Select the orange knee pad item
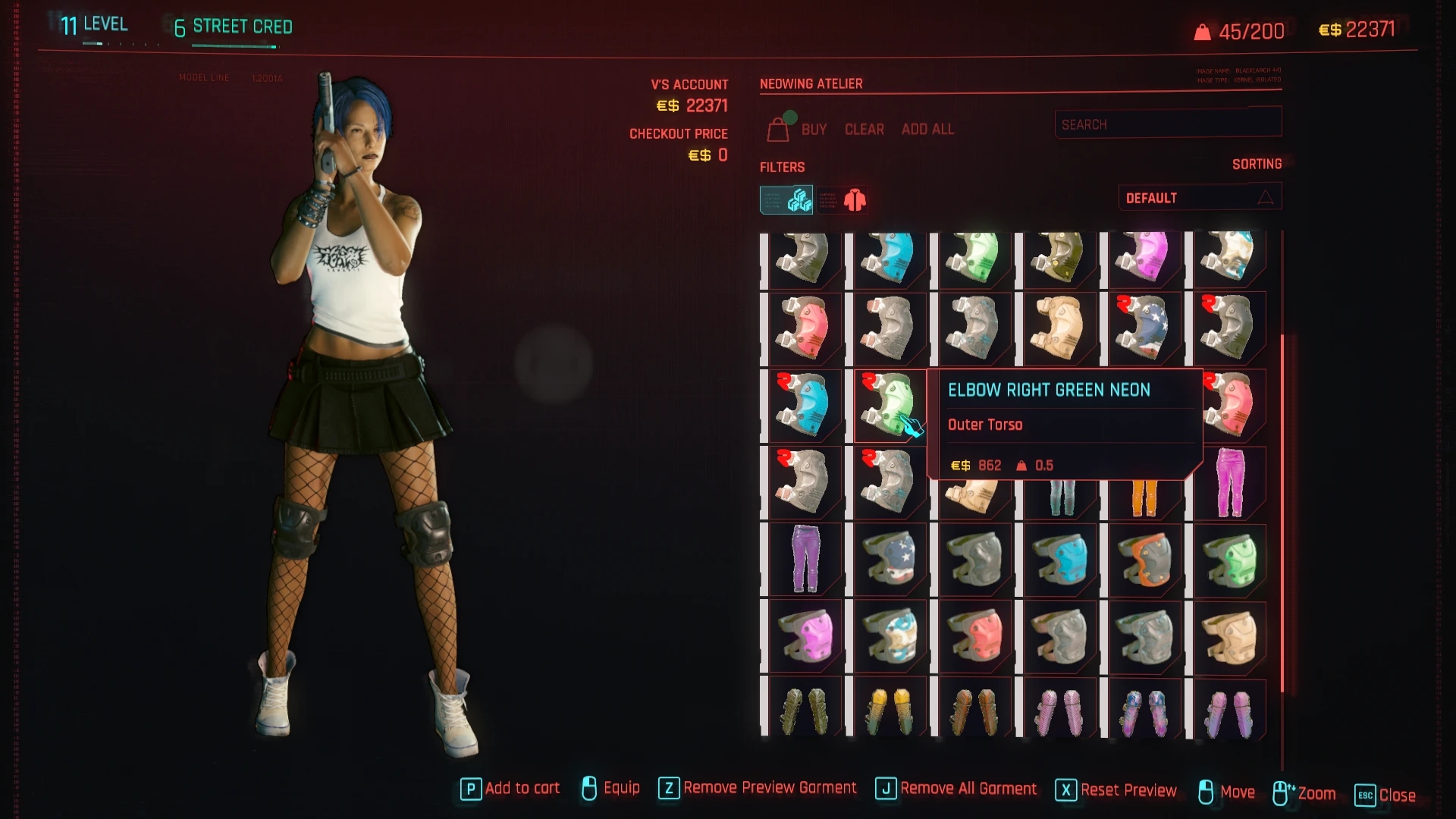1456x819 pixels. pyautogui.click(x=1144, y=559)
